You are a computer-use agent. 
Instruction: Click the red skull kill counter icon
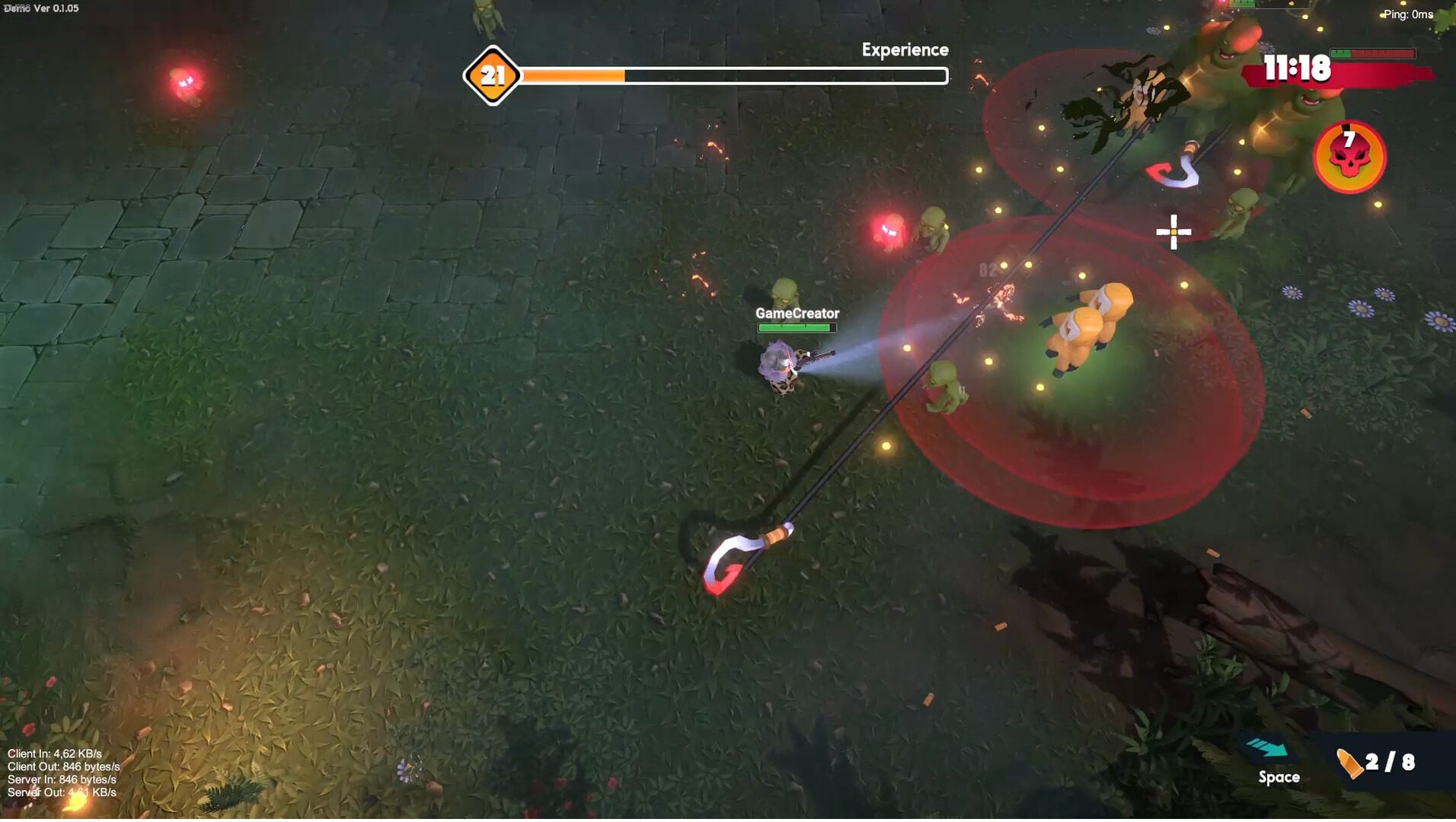(1349, 156)
